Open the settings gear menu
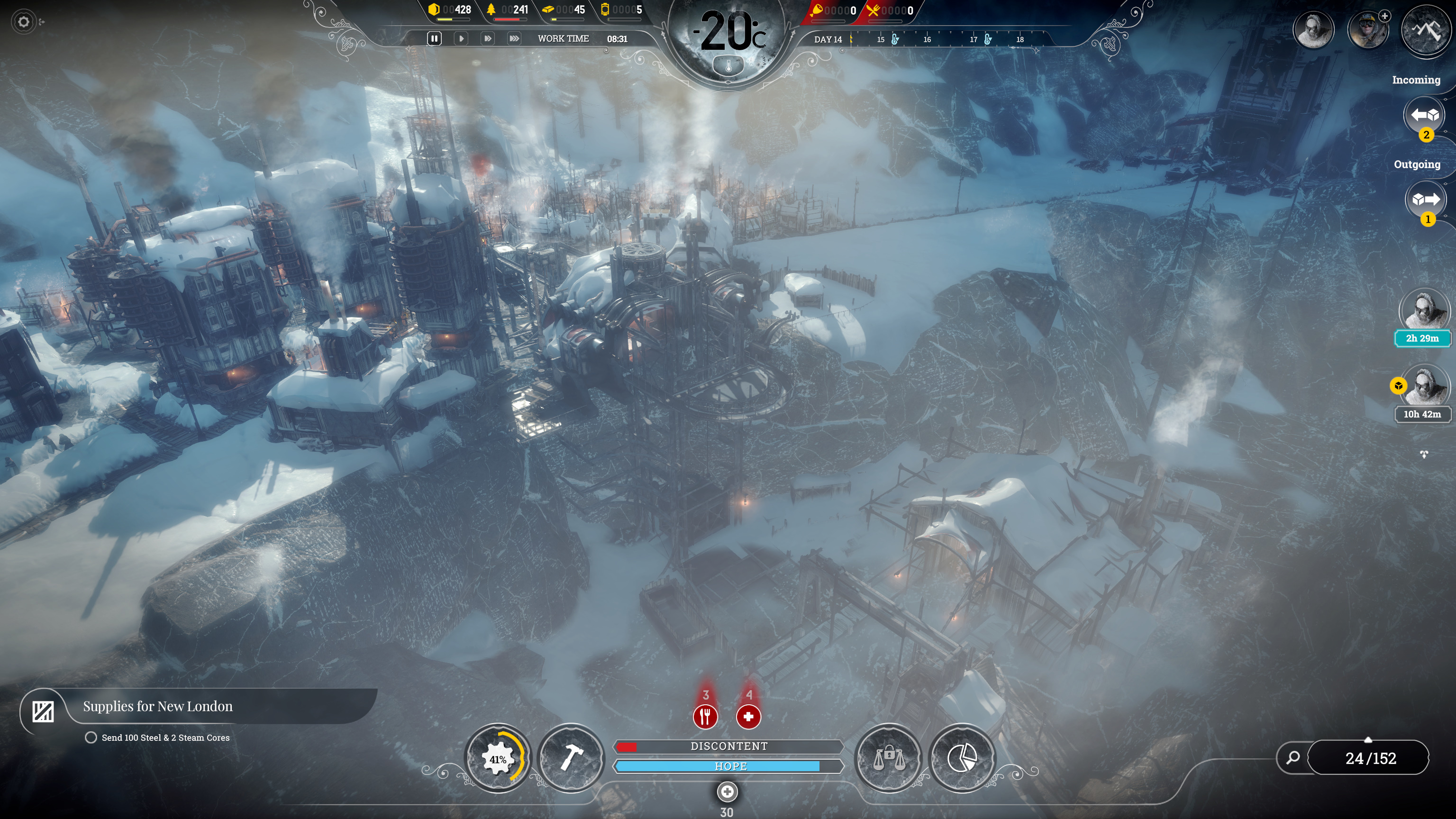This screenshot has height=819, width=1456. click(x=23, y=22)
